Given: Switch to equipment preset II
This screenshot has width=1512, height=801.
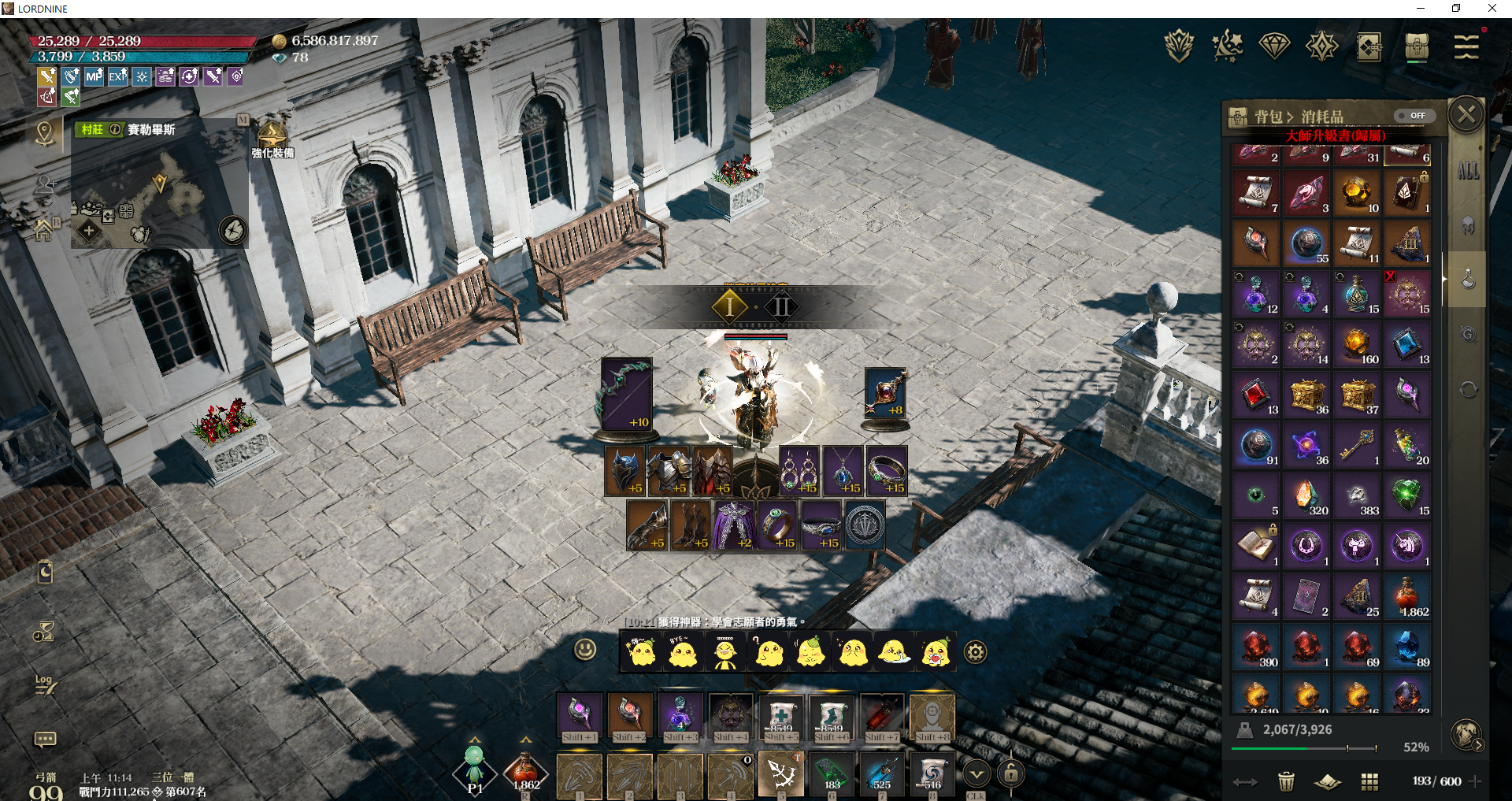Looking at the screenshot, I should coord(782,306).
